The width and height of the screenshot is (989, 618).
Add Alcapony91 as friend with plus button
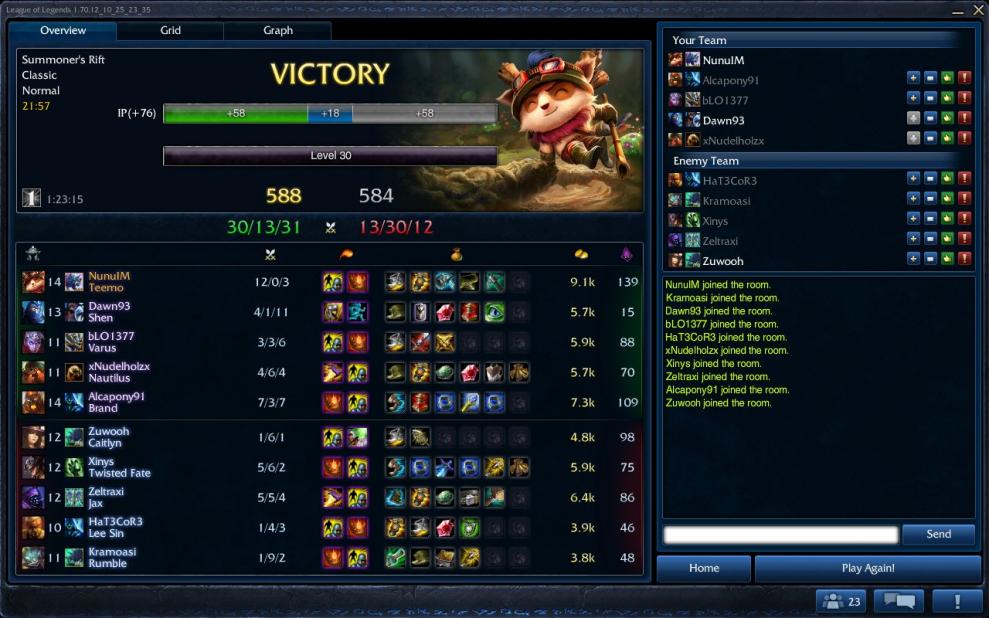[x=913, y=80]
